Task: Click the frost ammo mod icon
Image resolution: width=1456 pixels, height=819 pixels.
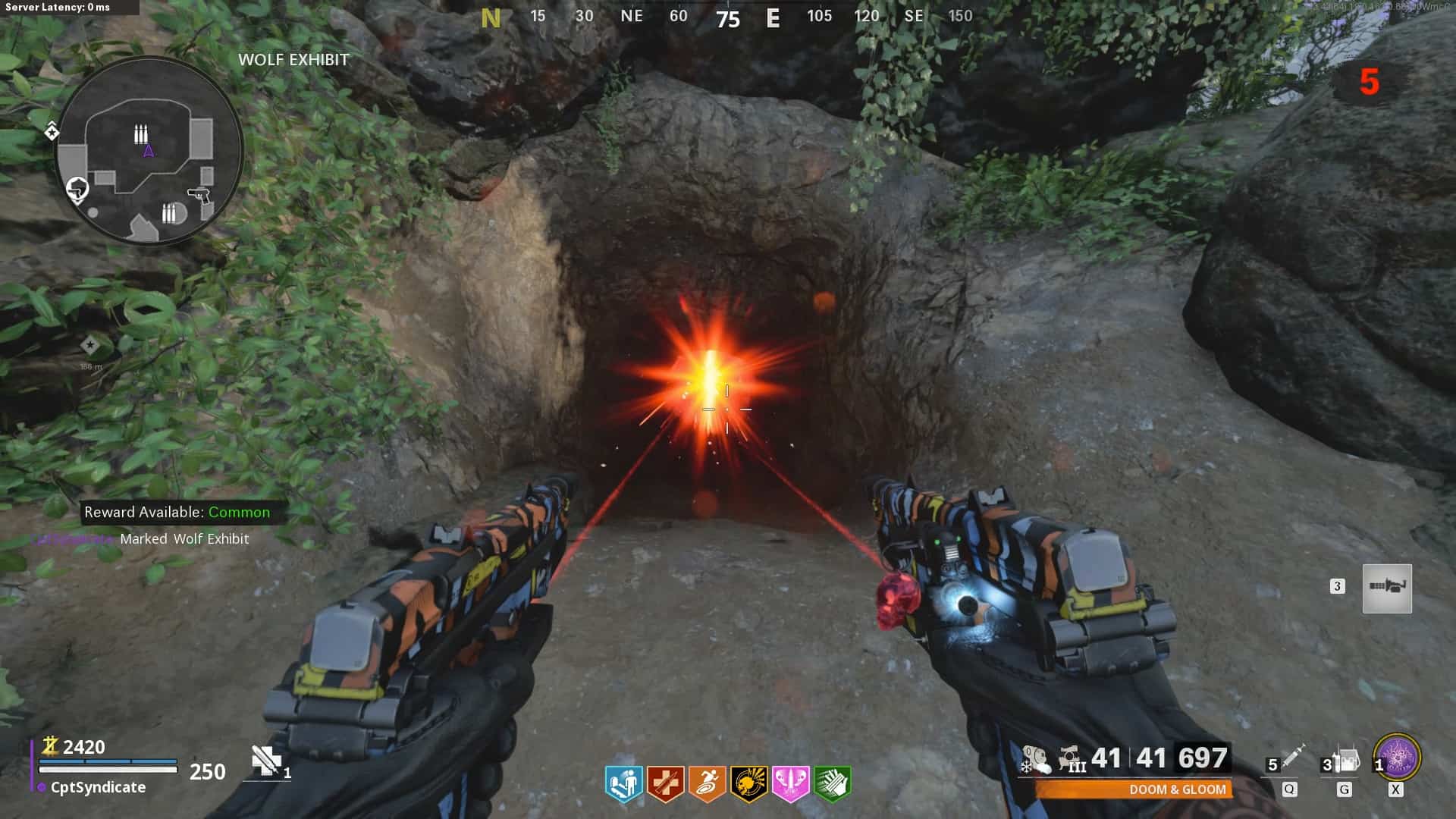Action: [1035, 759]
